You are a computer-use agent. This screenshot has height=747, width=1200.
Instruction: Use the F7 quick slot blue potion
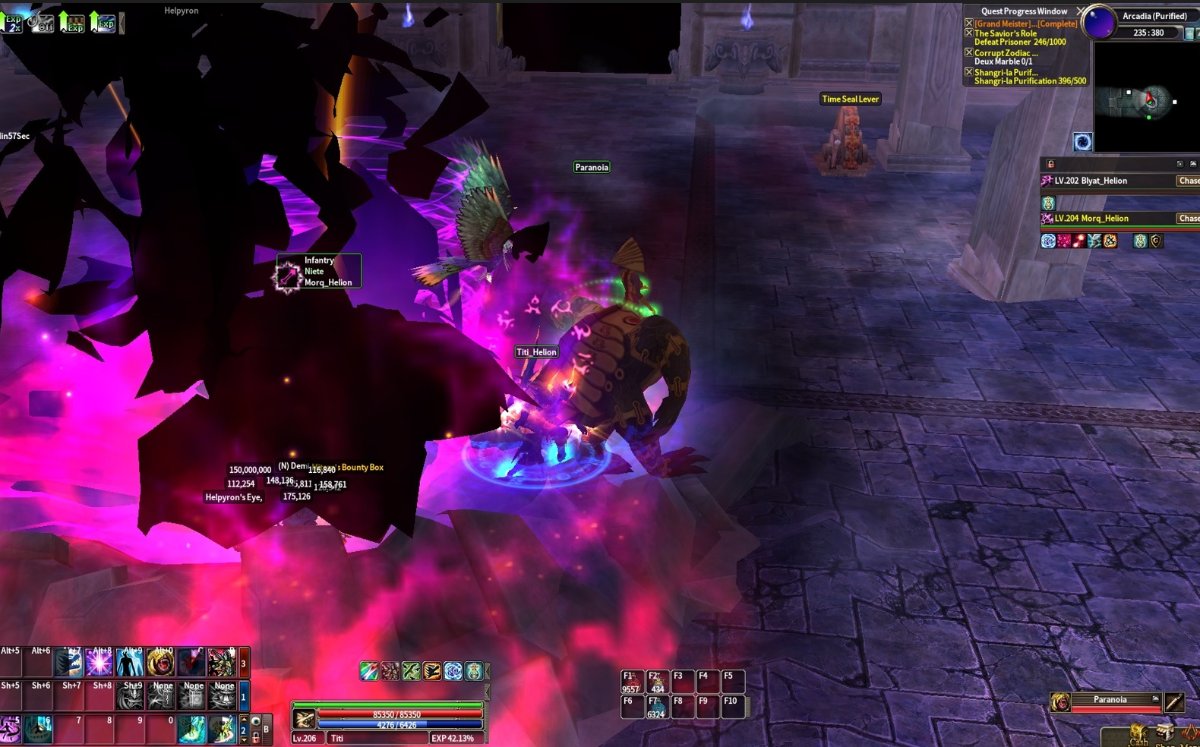pos(657,708)
